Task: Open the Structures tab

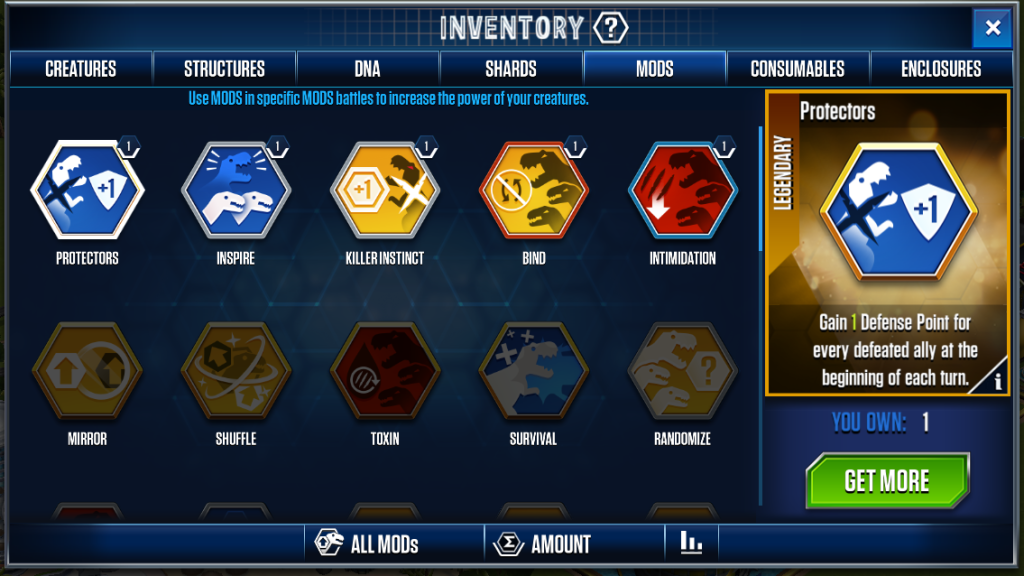Action: click(x=225, y=69)
